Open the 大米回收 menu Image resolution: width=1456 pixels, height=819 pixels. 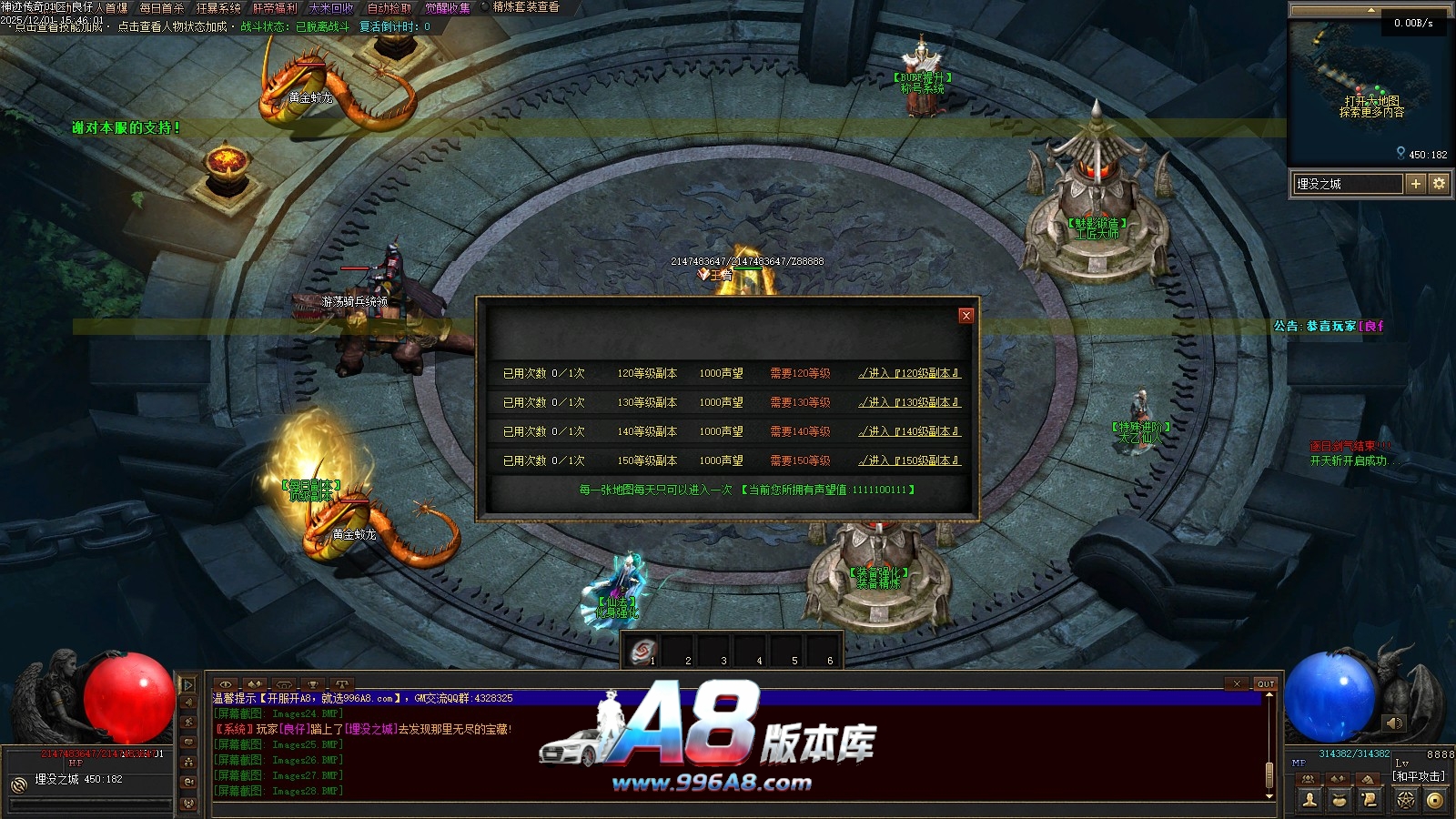pos(331,8)
